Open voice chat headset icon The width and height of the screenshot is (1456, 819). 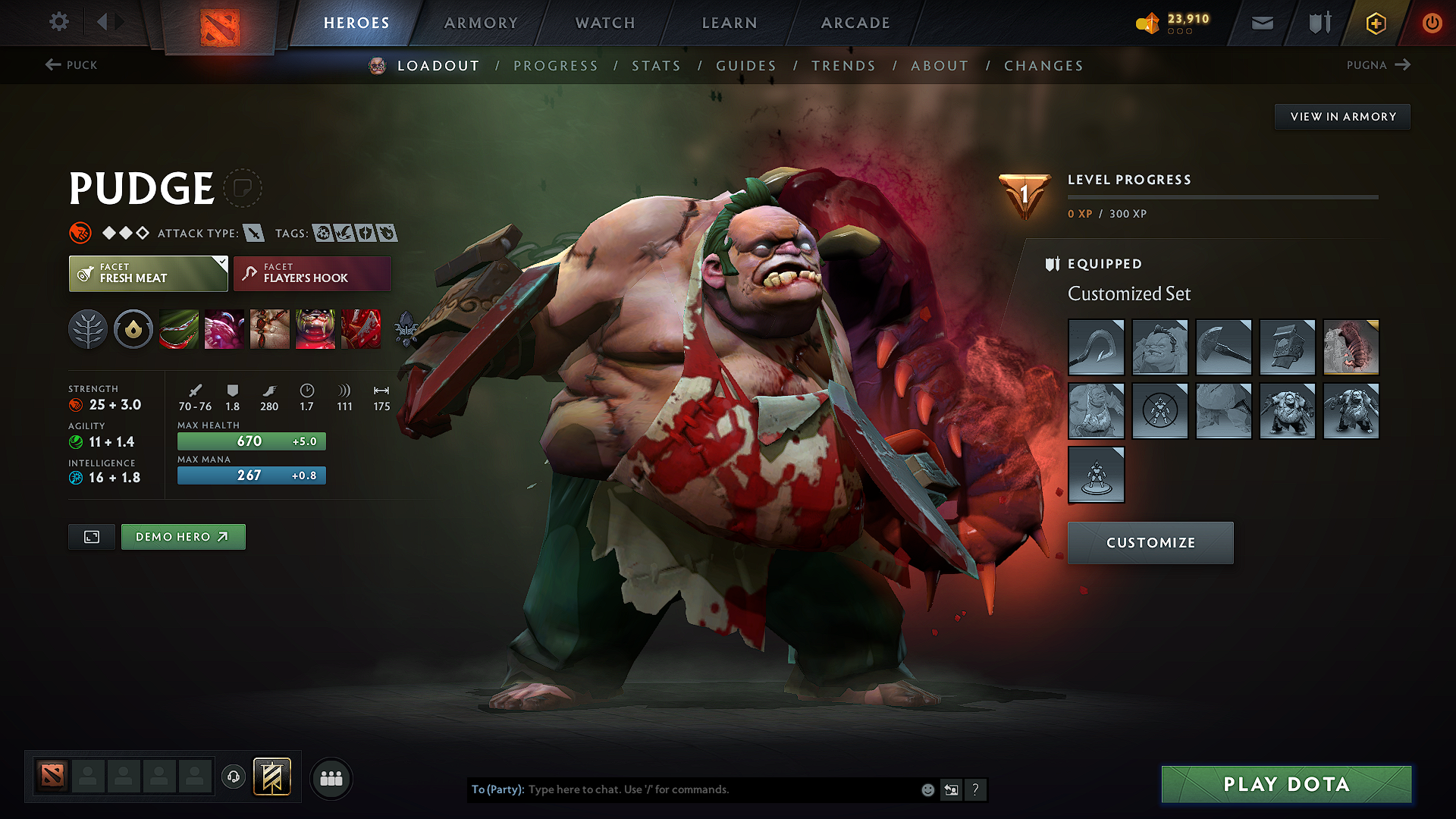233,777
